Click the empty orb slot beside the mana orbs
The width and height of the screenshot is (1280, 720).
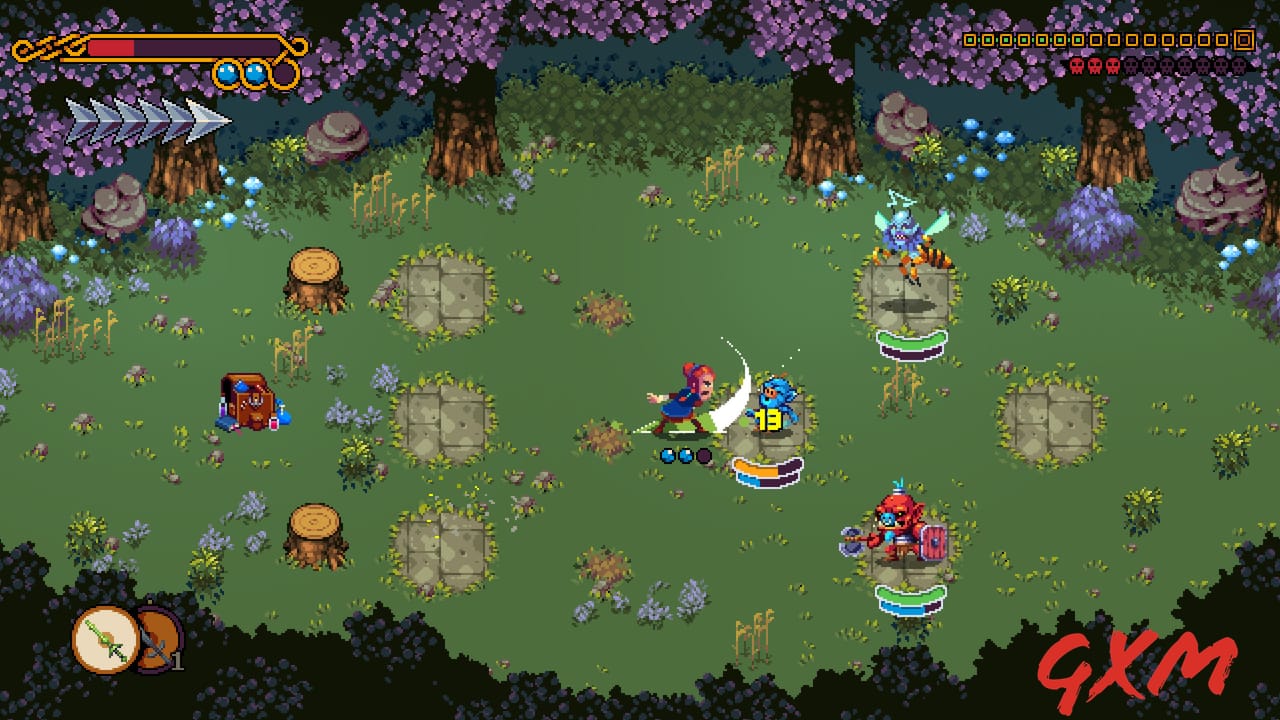285,72
